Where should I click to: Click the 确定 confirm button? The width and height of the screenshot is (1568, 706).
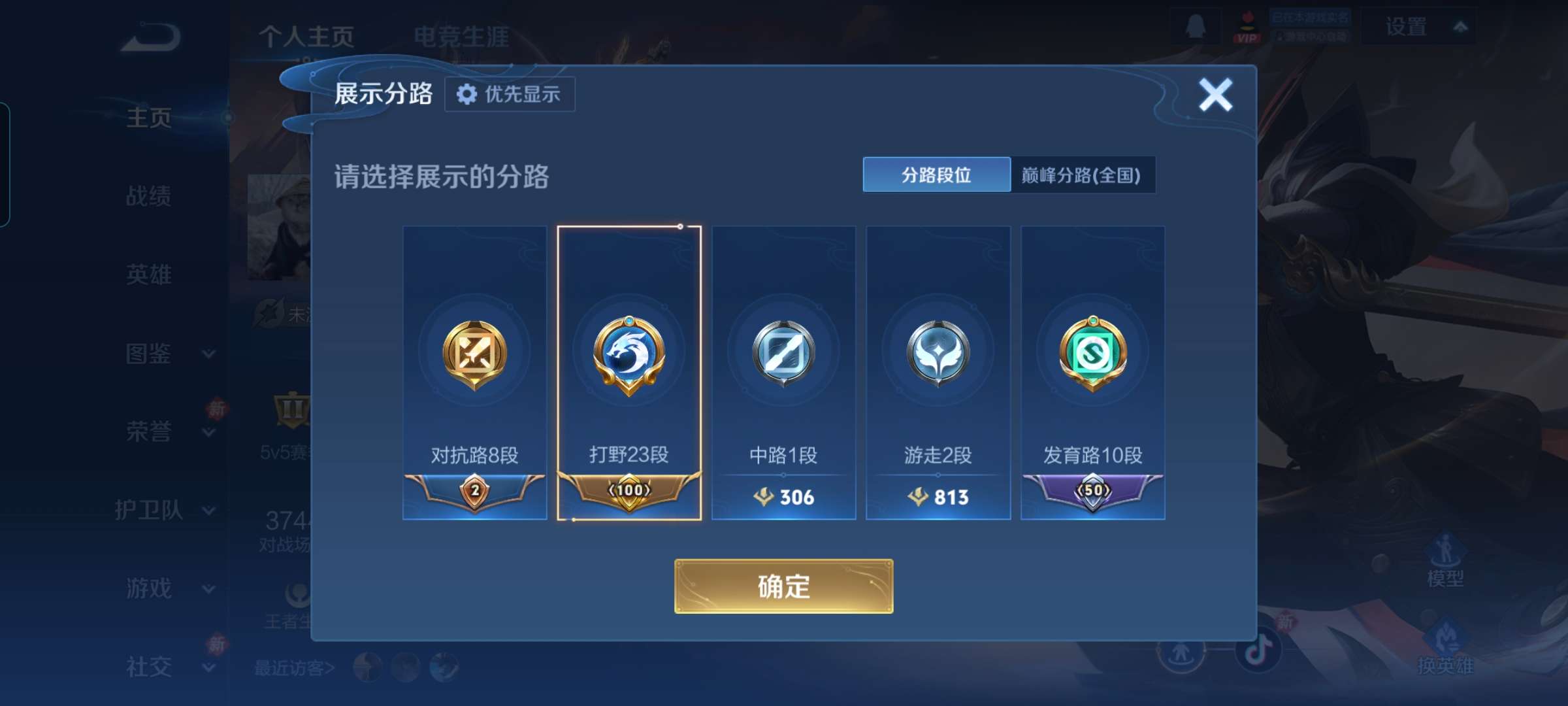point(783,587)
